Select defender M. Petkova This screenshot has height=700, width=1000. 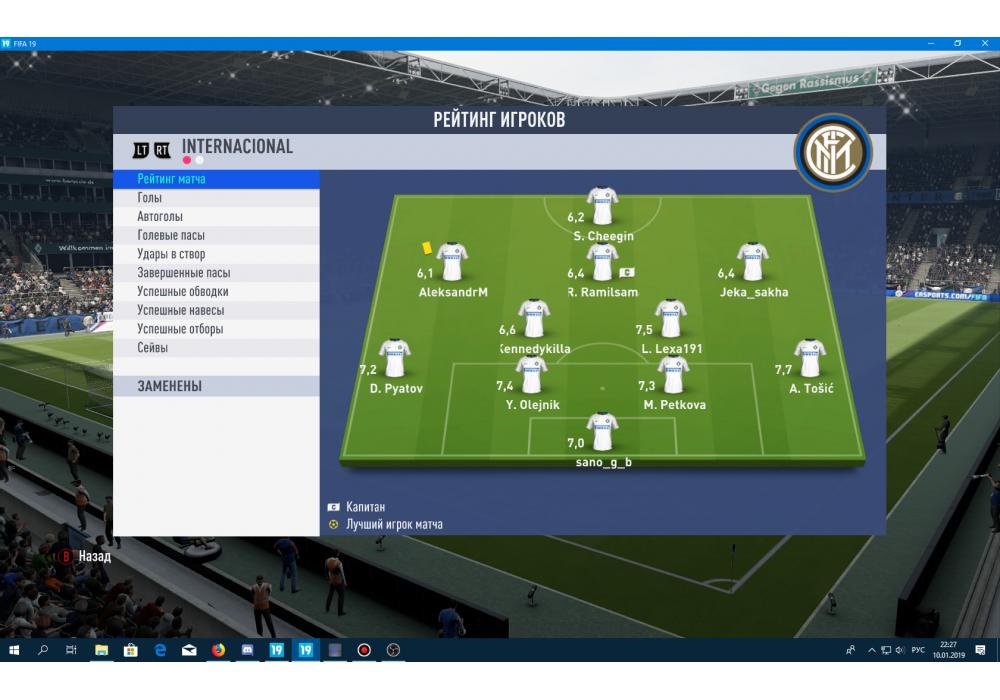[674, 375]
